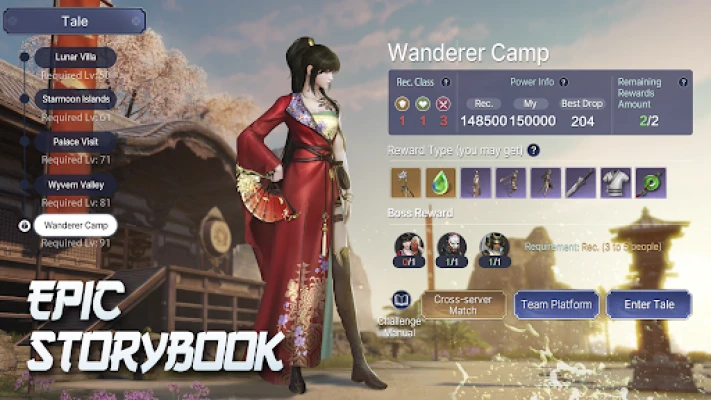View the boss reward showing 0/1
The image size is (711, 400).
click(x=407, y=246)
